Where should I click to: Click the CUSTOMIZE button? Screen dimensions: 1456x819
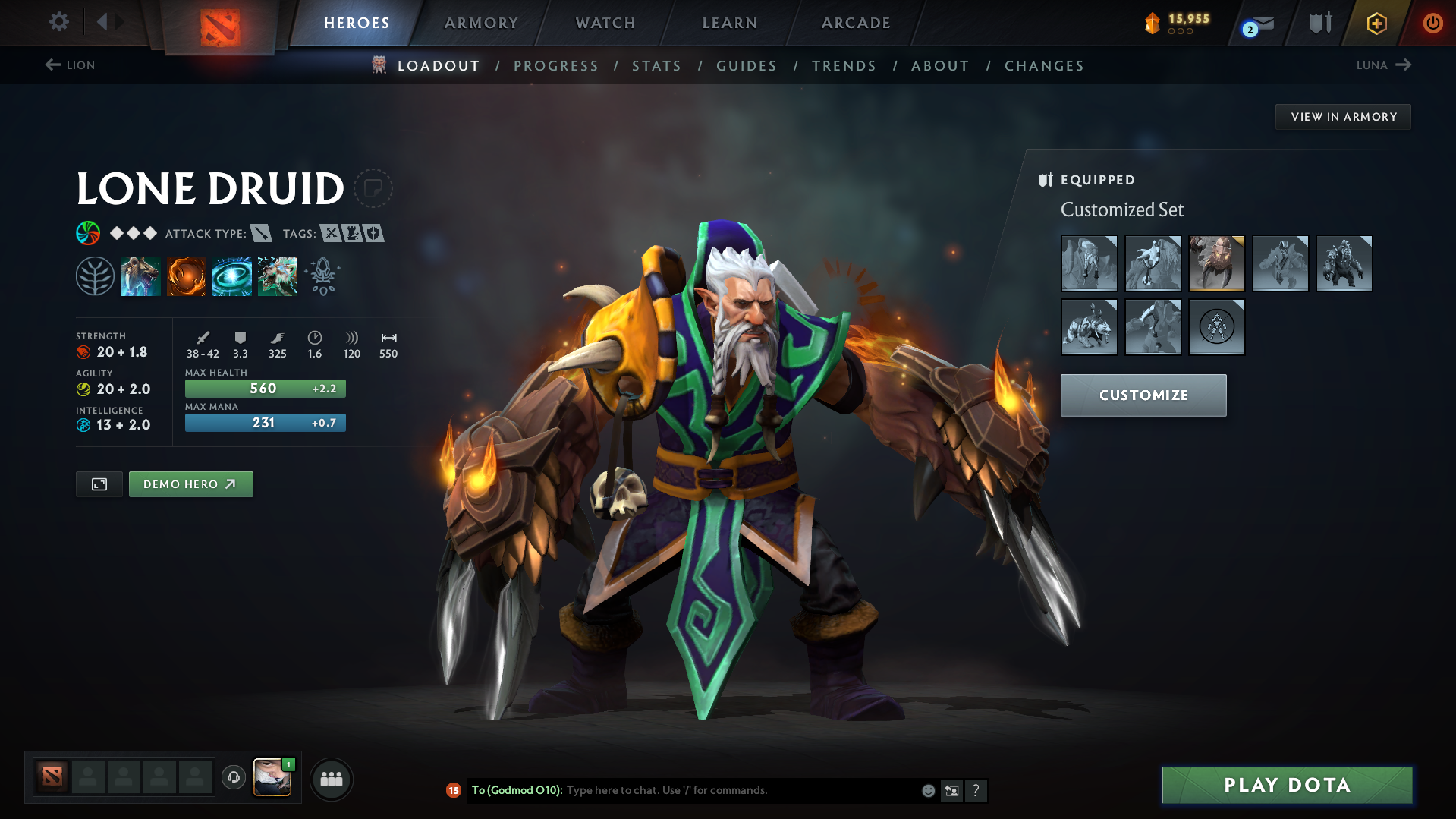point(1143,395)
